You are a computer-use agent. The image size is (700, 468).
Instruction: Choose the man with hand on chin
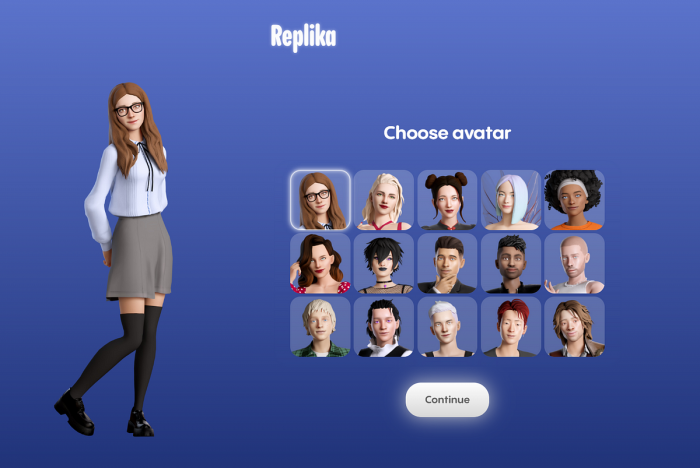447,263
